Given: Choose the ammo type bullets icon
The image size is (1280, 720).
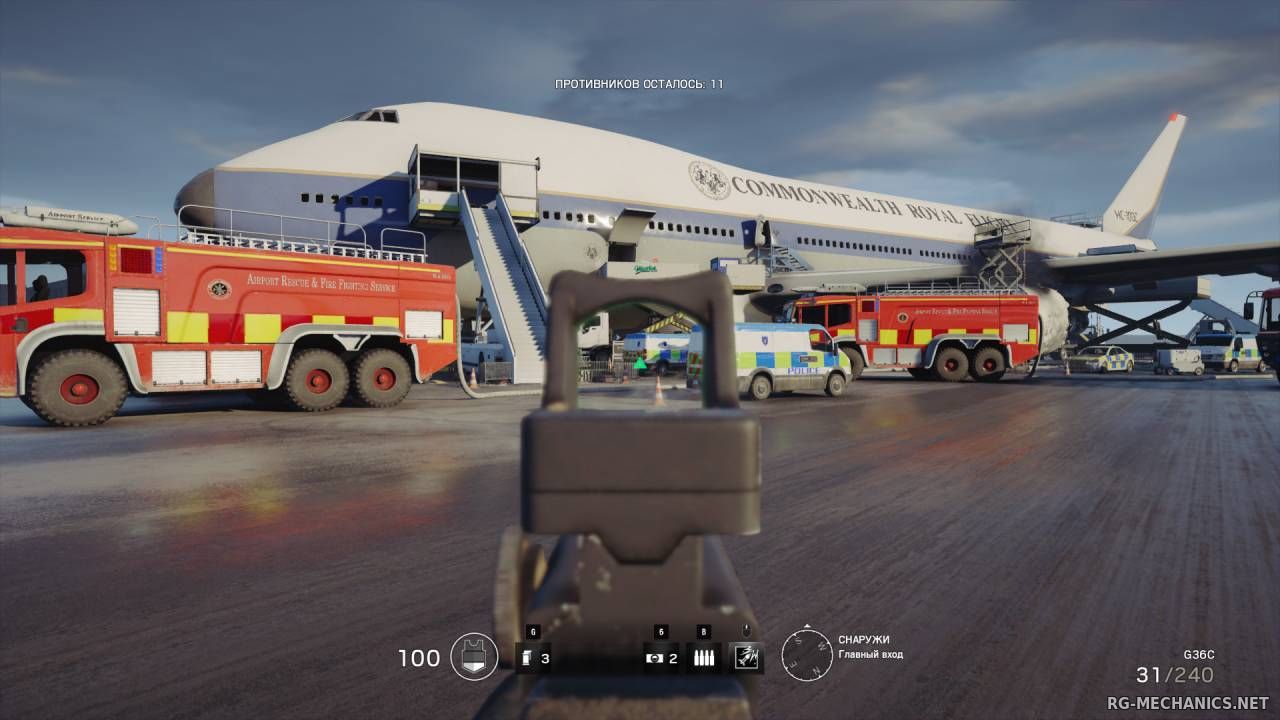Looking at the screenshot, I should (x=704, y=657).
